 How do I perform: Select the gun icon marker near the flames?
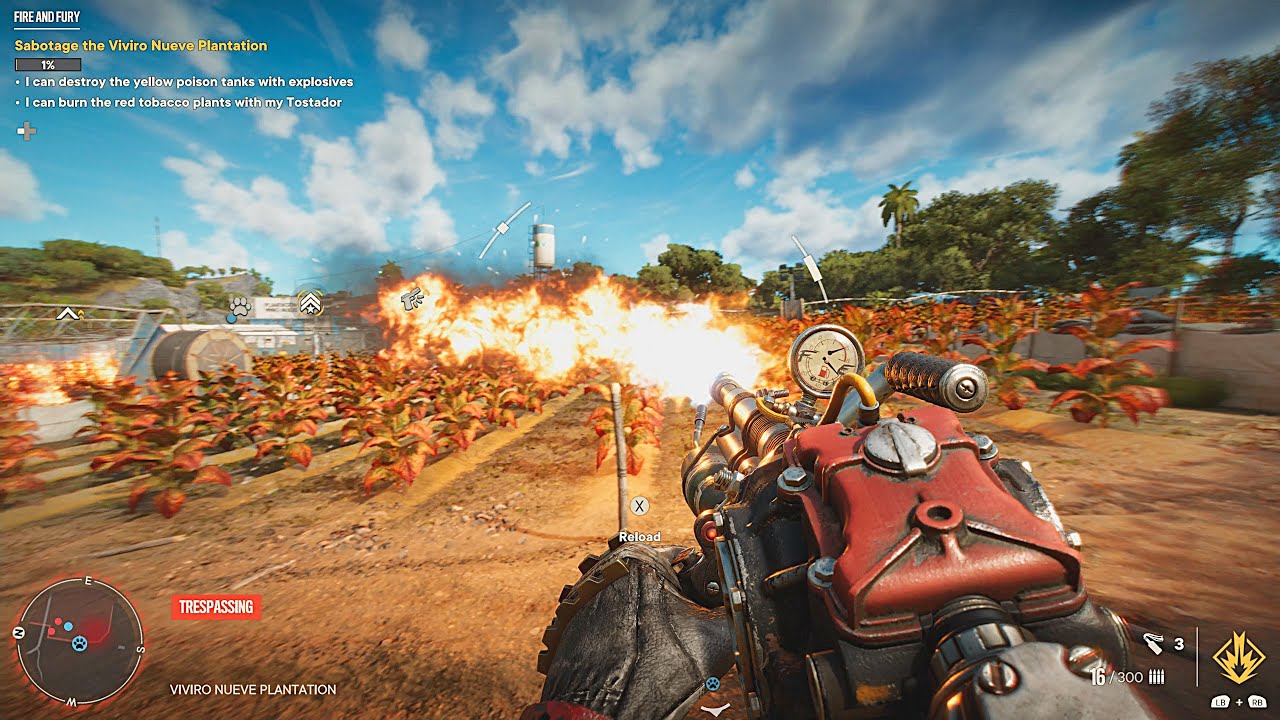pos(410,297)
